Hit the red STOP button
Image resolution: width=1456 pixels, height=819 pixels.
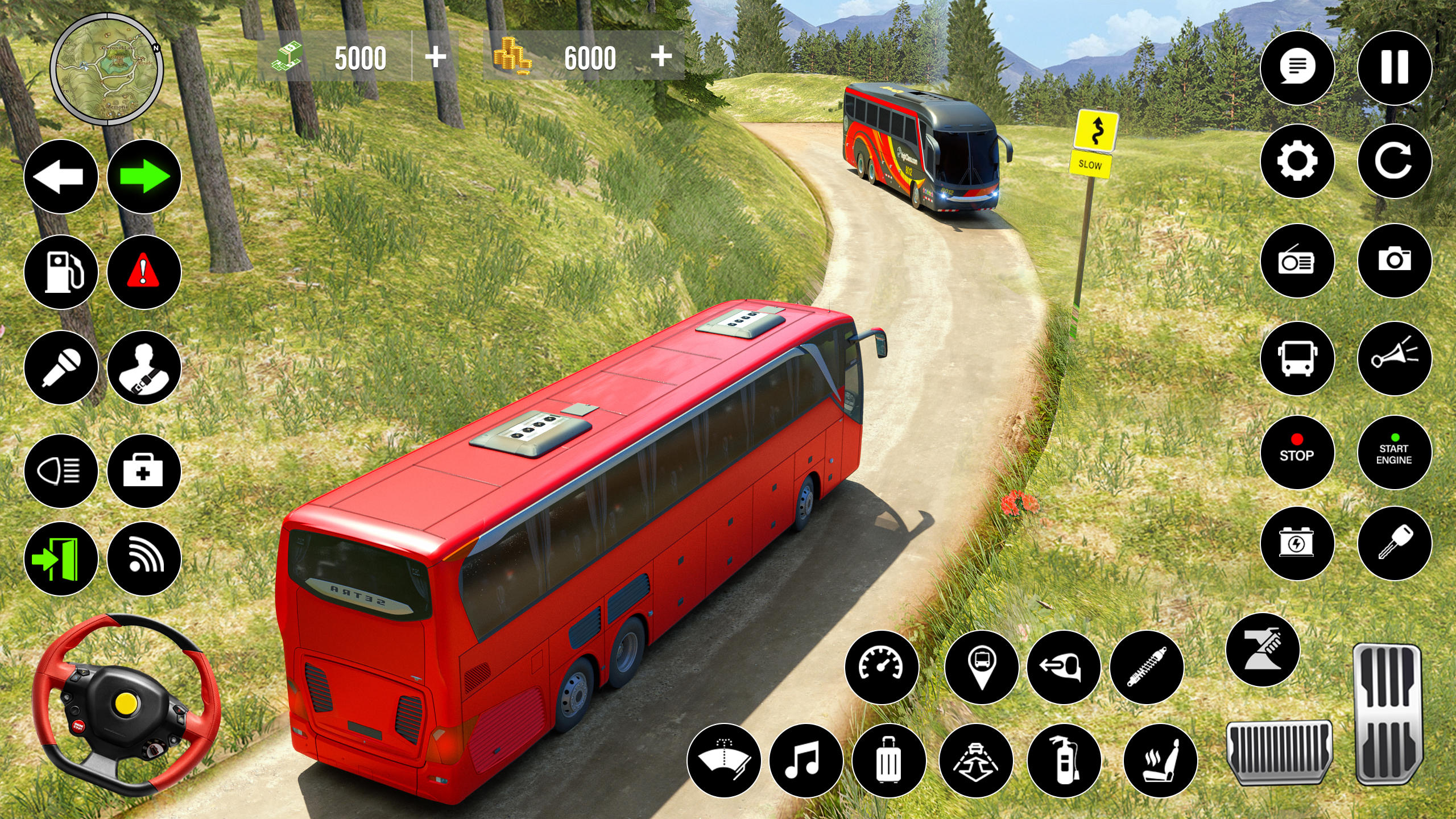pos(1297,453)
